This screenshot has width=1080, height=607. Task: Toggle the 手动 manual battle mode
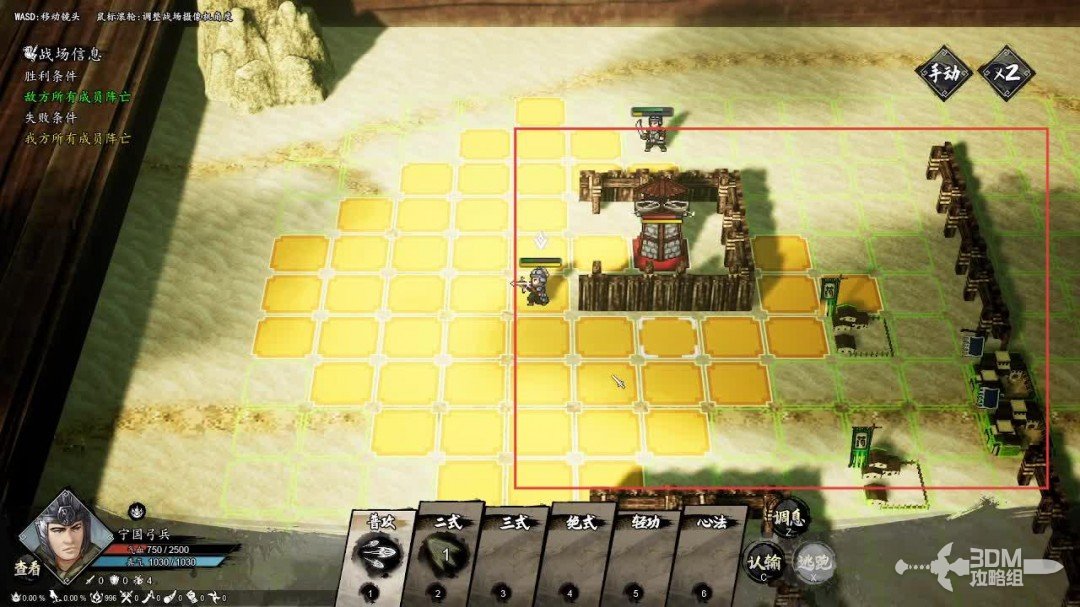(x=944, y=73)
